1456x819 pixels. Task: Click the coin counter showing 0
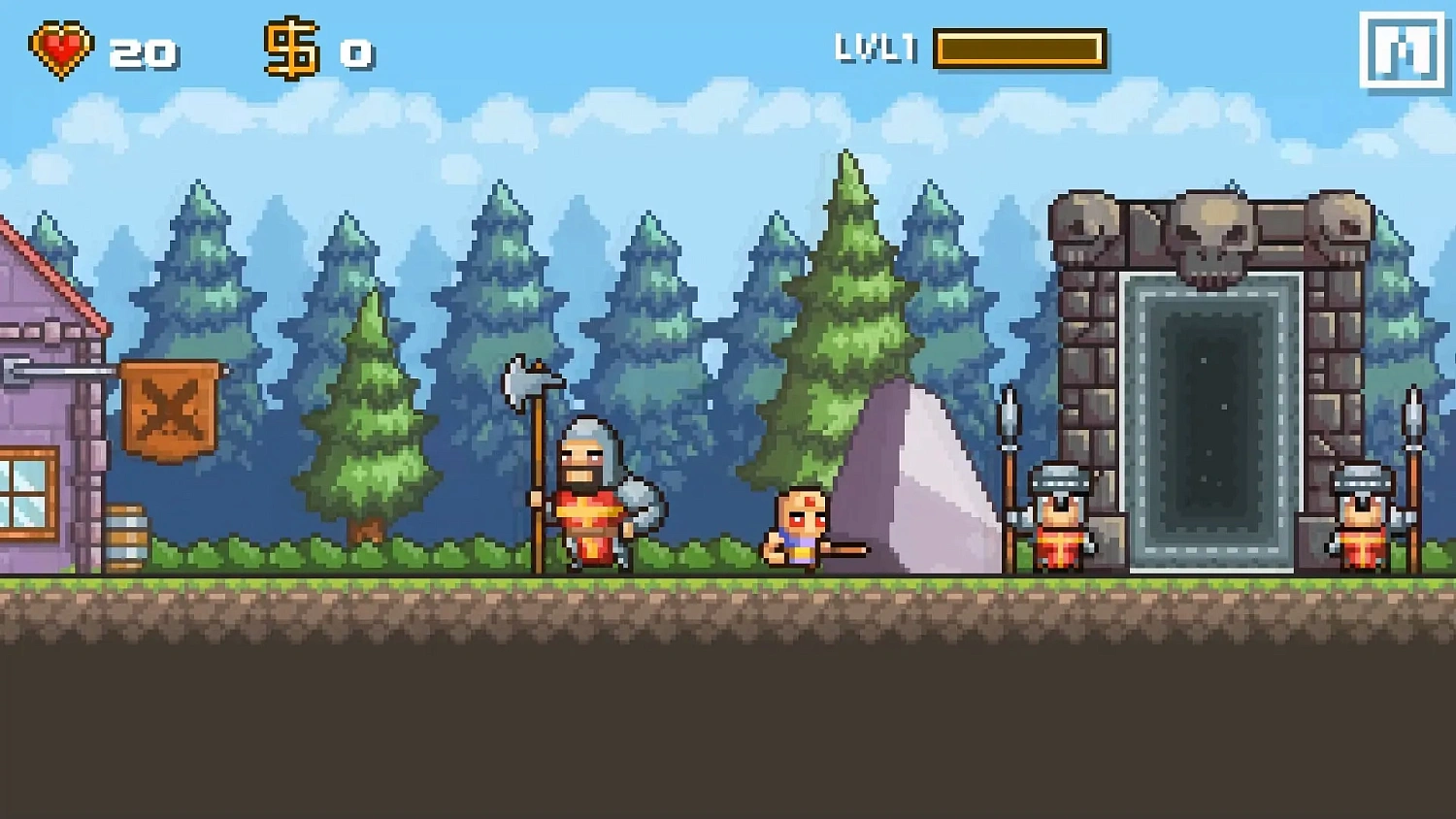pyautogui.click(x=355, y=53)
